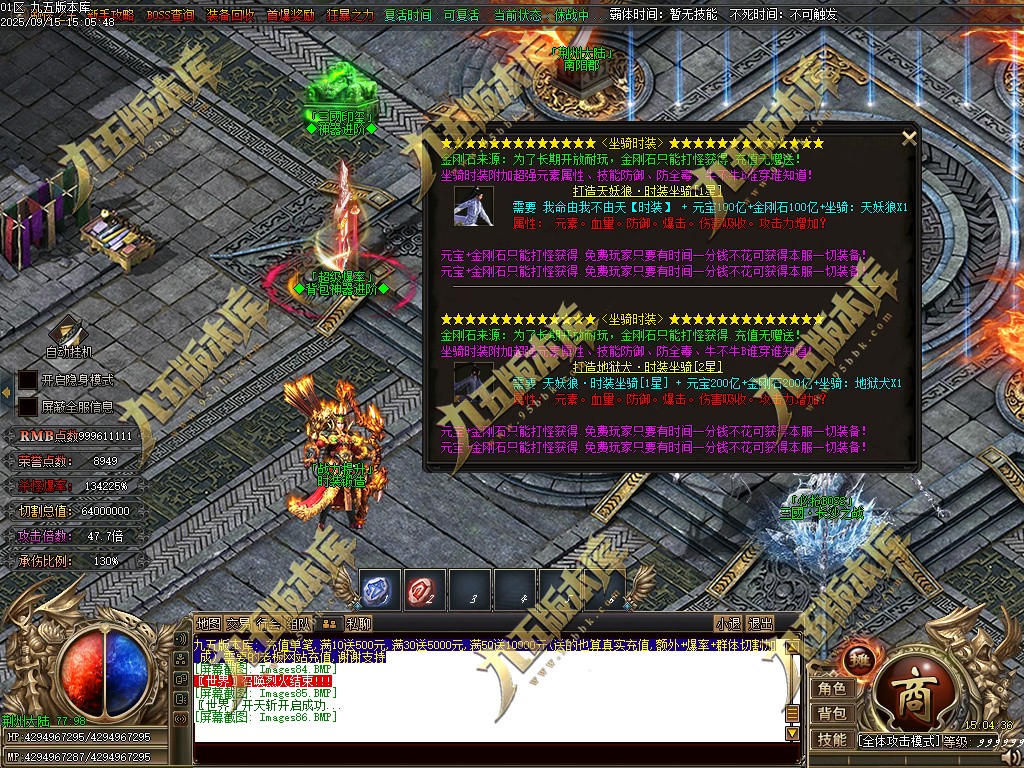Open the 角色 character panel

[x=833, y=689]
